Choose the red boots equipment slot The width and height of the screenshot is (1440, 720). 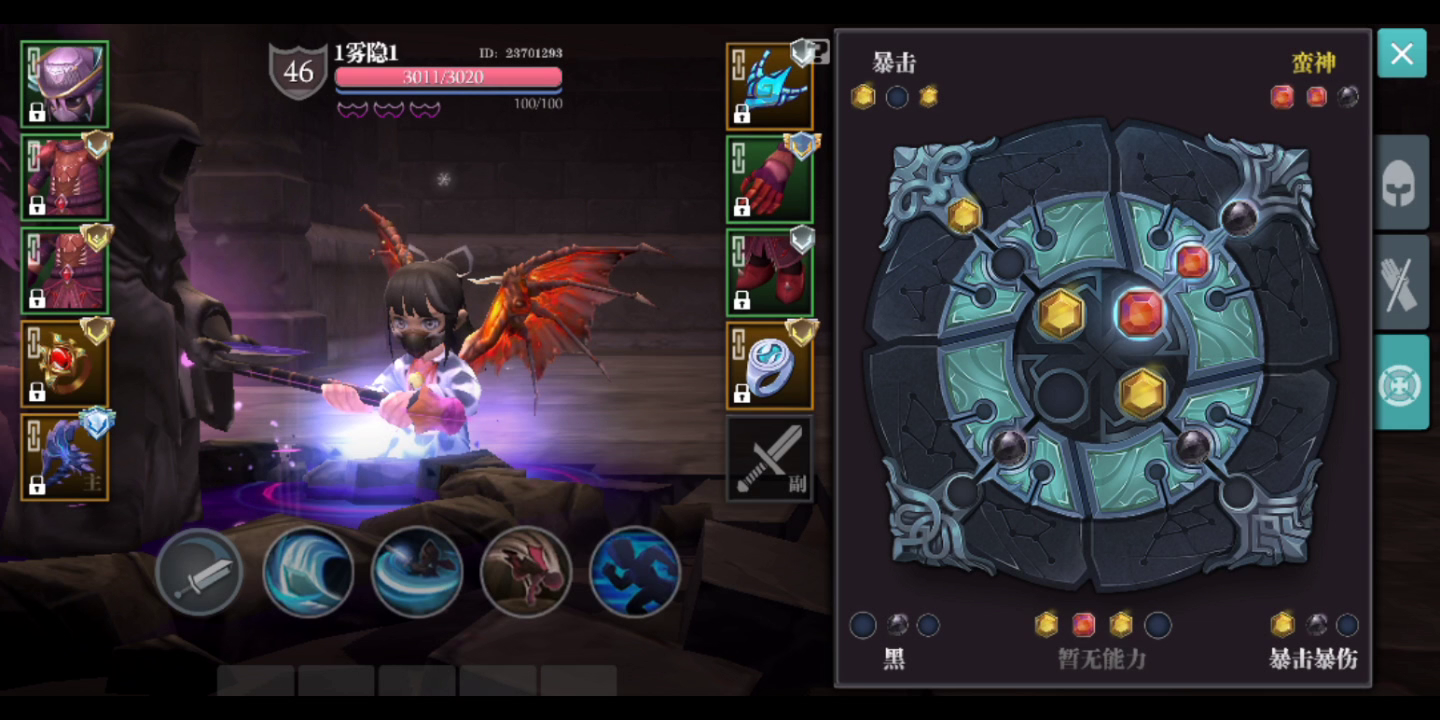pos(769,272)
